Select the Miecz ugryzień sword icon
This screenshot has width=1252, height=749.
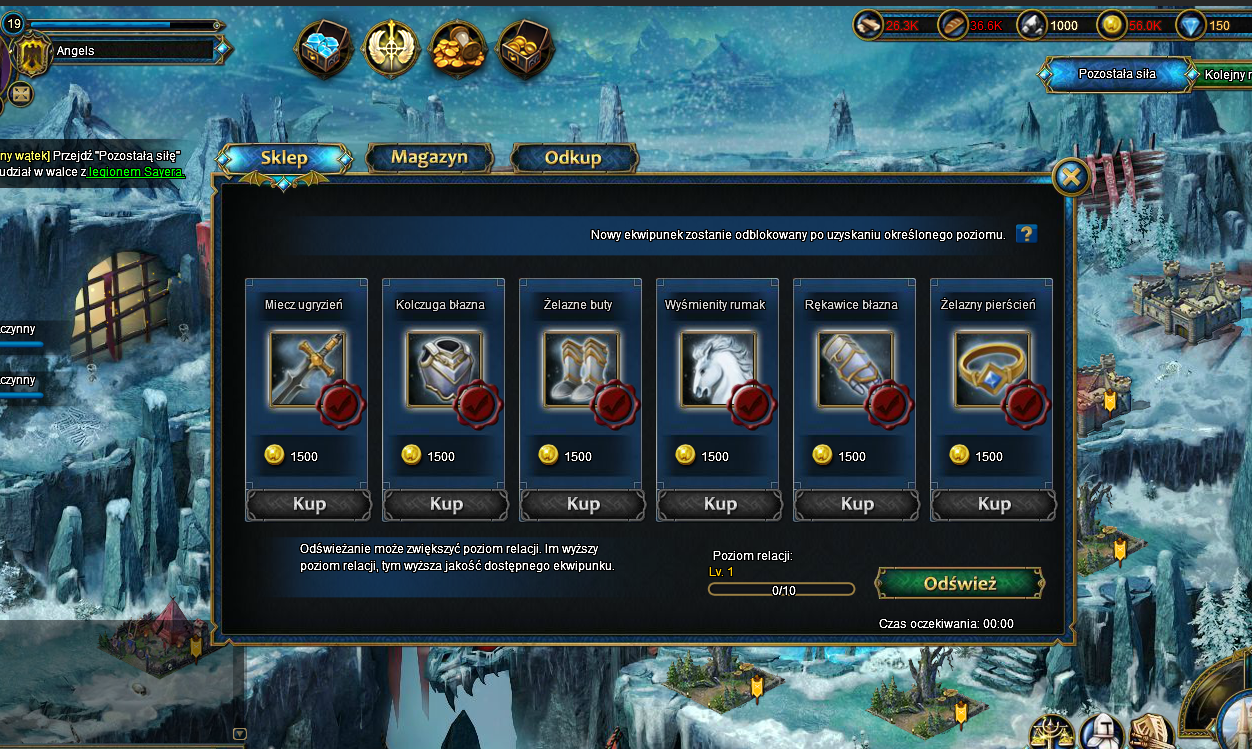pos(307,369)
